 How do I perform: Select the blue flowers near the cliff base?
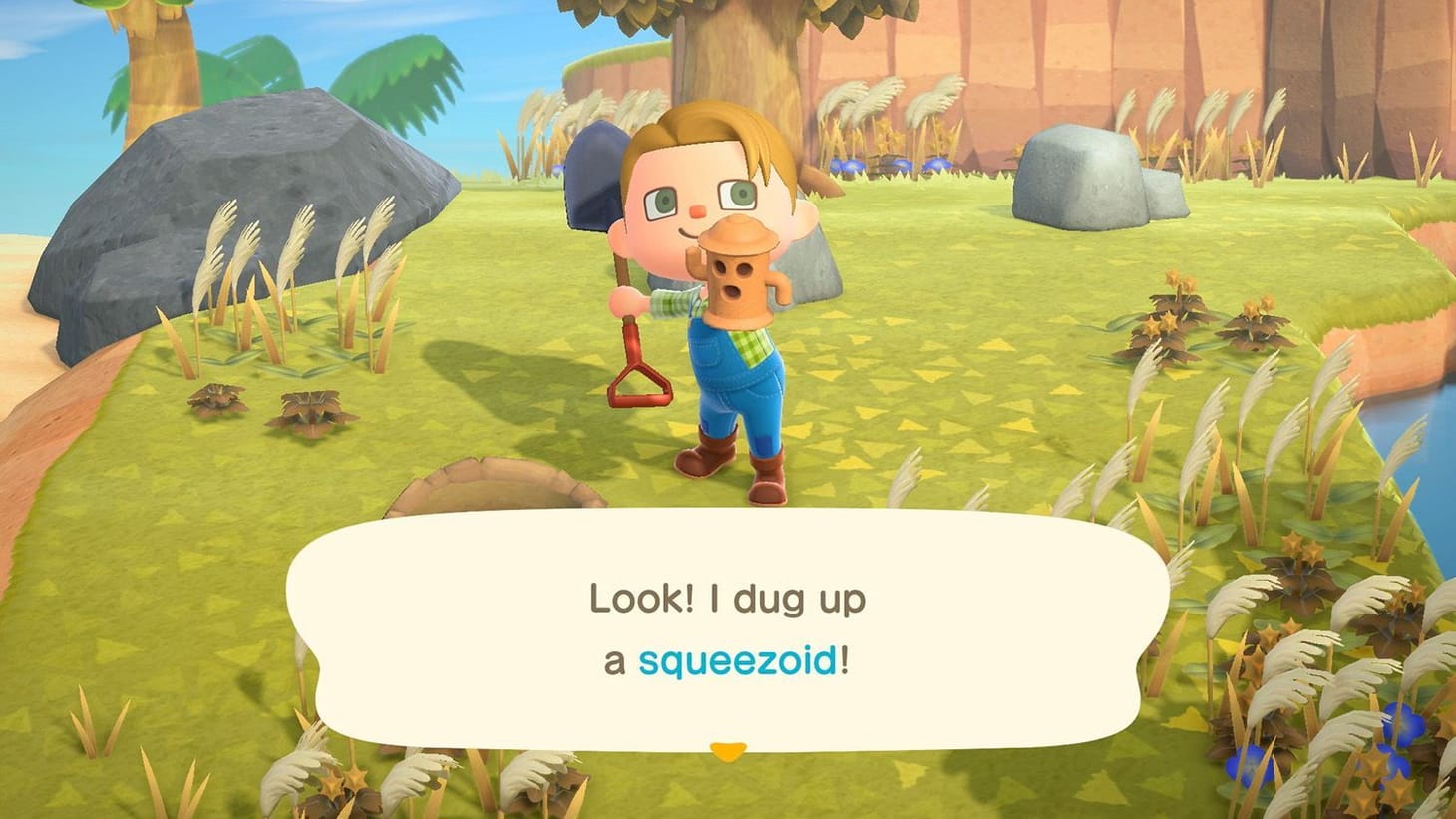click(x=932, y=165)
